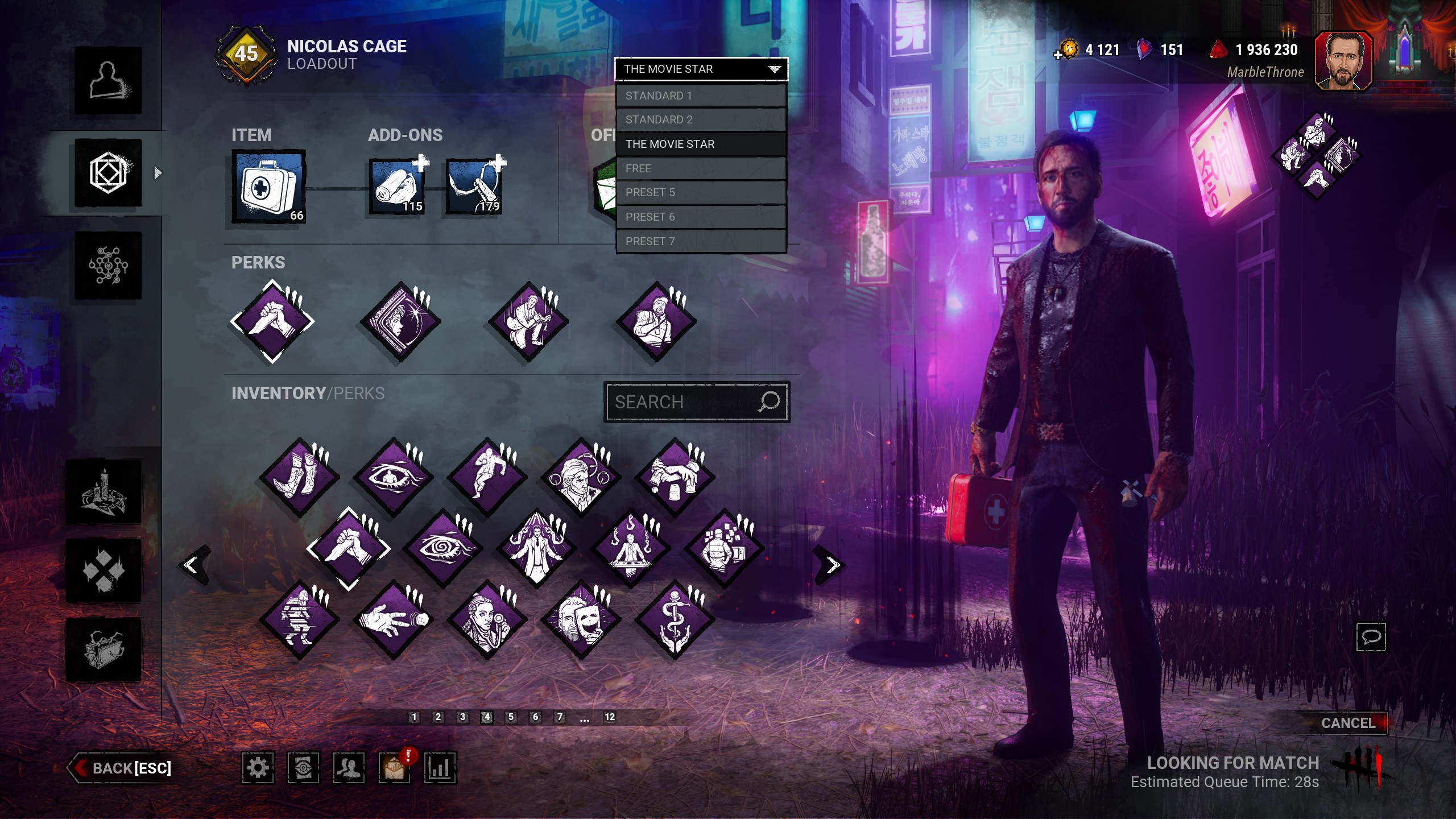Viewport: 1456px width, 819px height.
Task: Click the perk search field
Action: click(682, 402)
